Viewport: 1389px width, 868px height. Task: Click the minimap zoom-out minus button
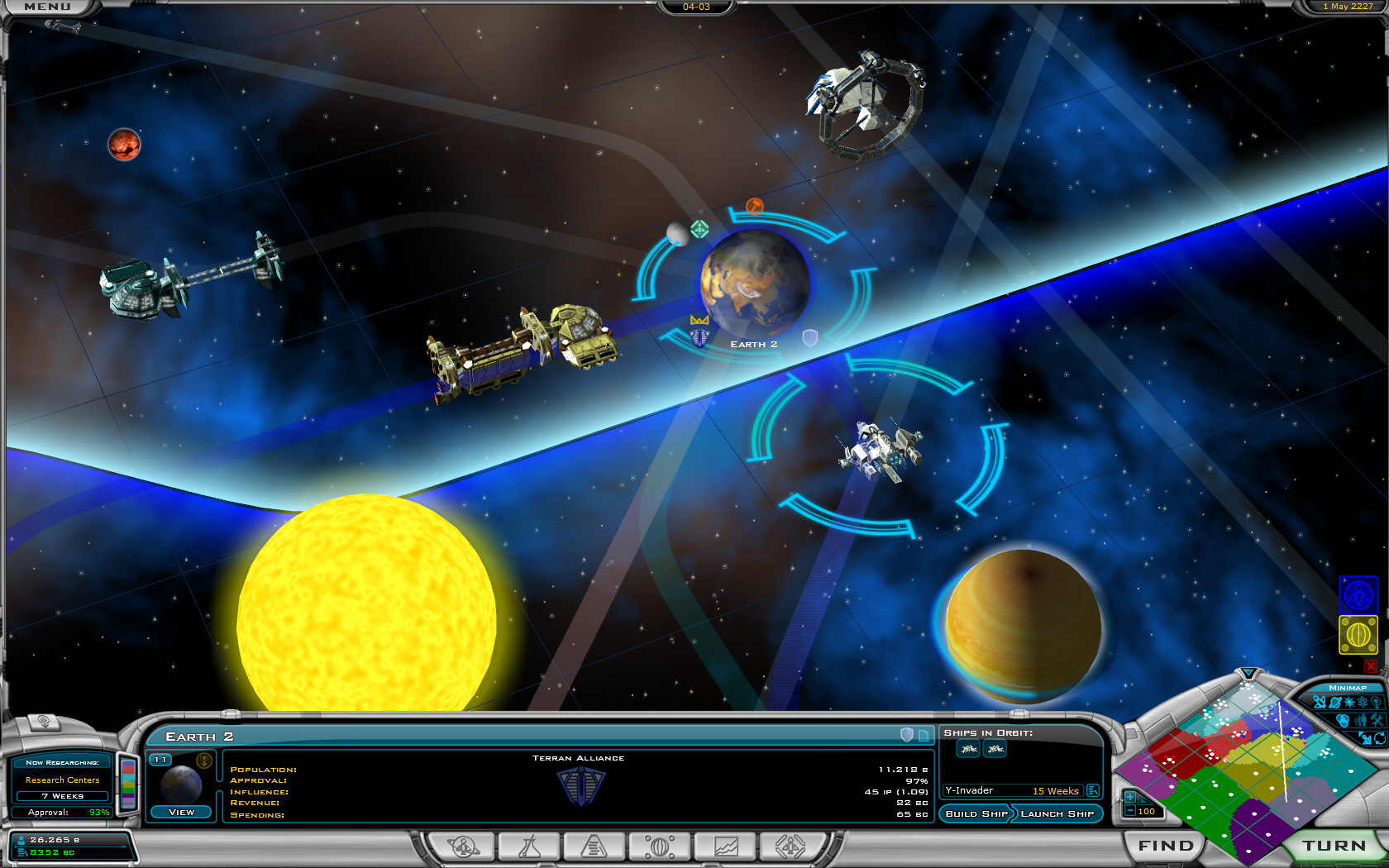[x=1129, y=811]
